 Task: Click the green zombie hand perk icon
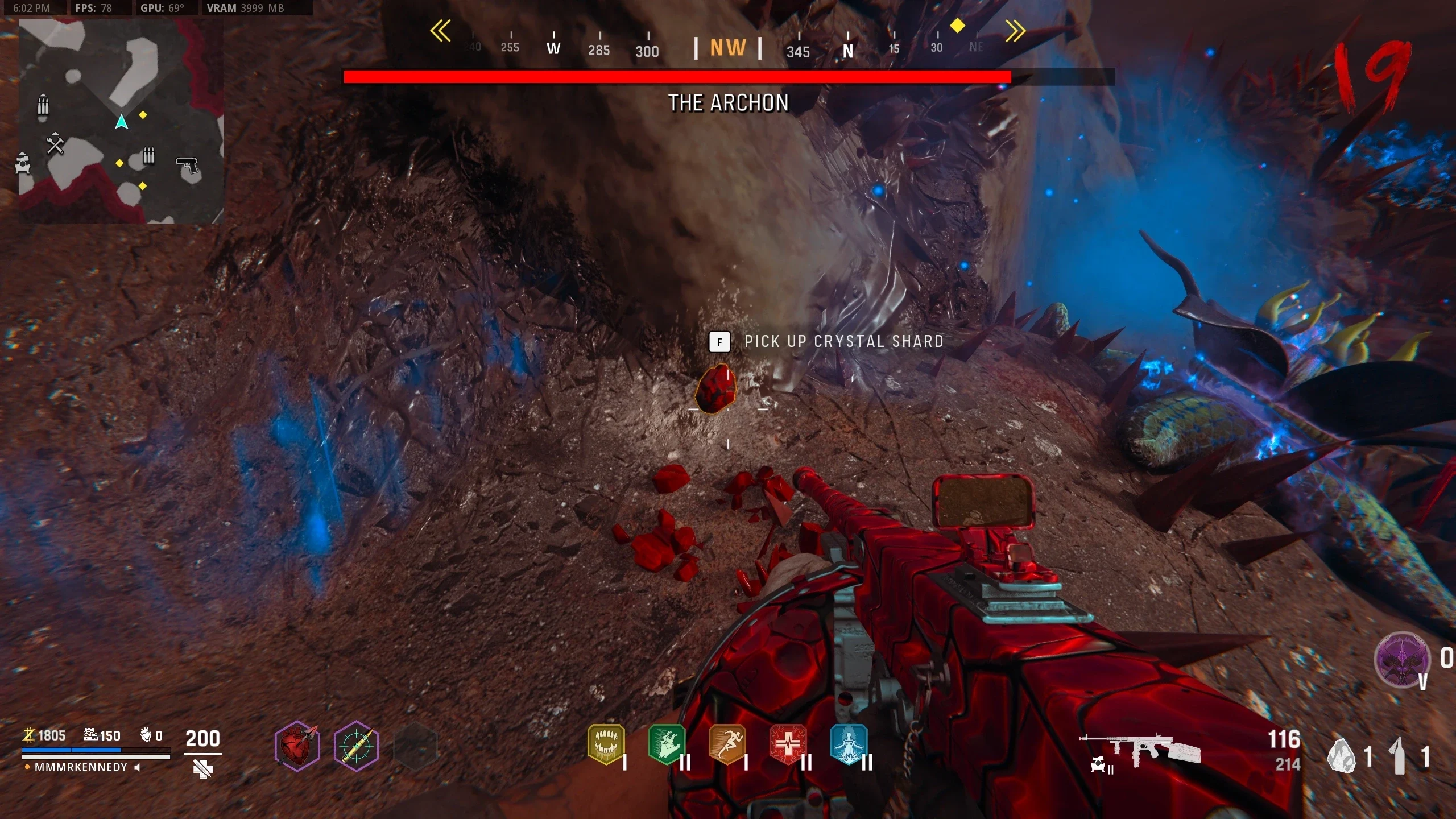[667, 743]
